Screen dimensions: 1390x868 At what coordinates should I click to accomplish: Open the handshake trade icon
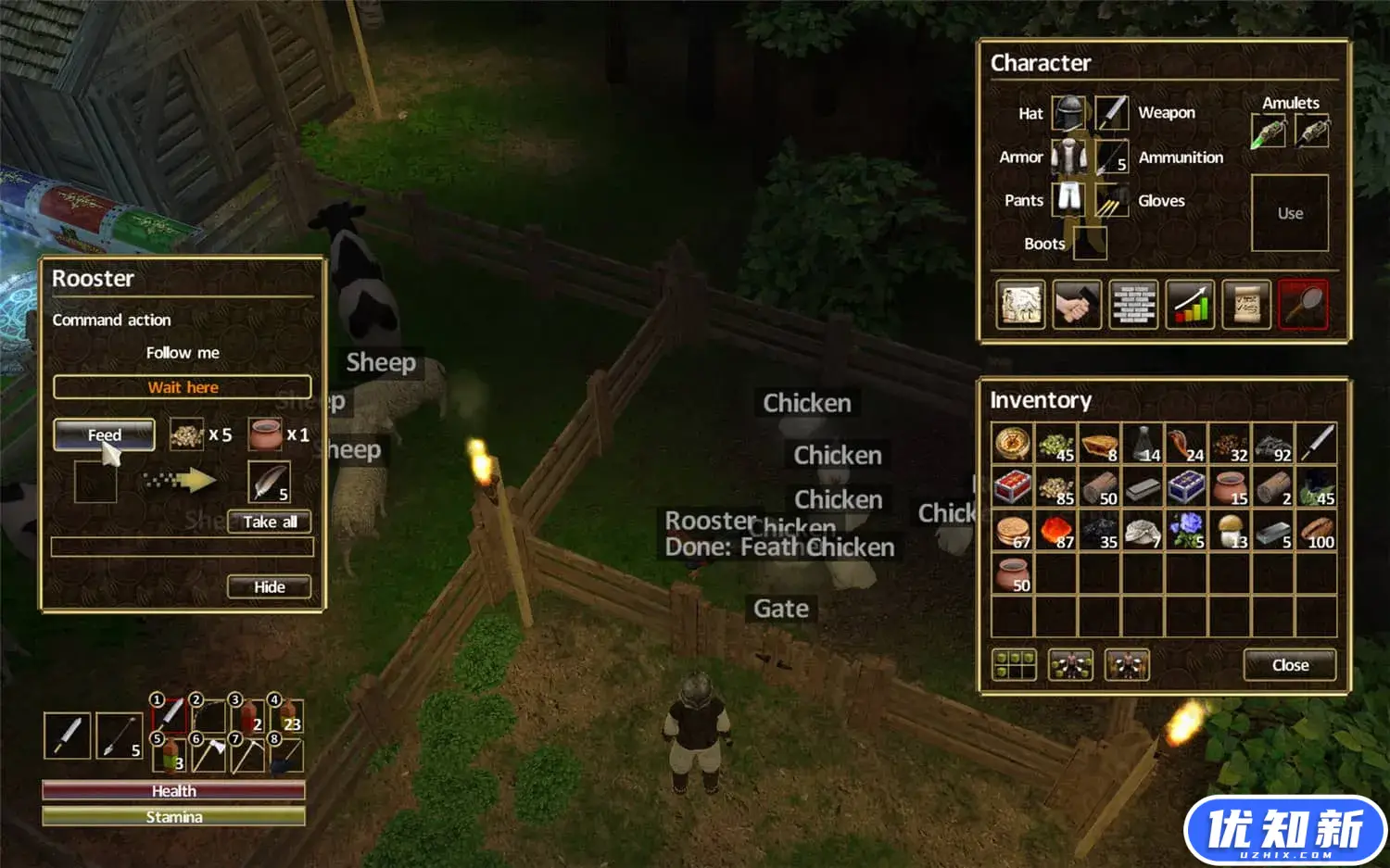click(1077, 305)
